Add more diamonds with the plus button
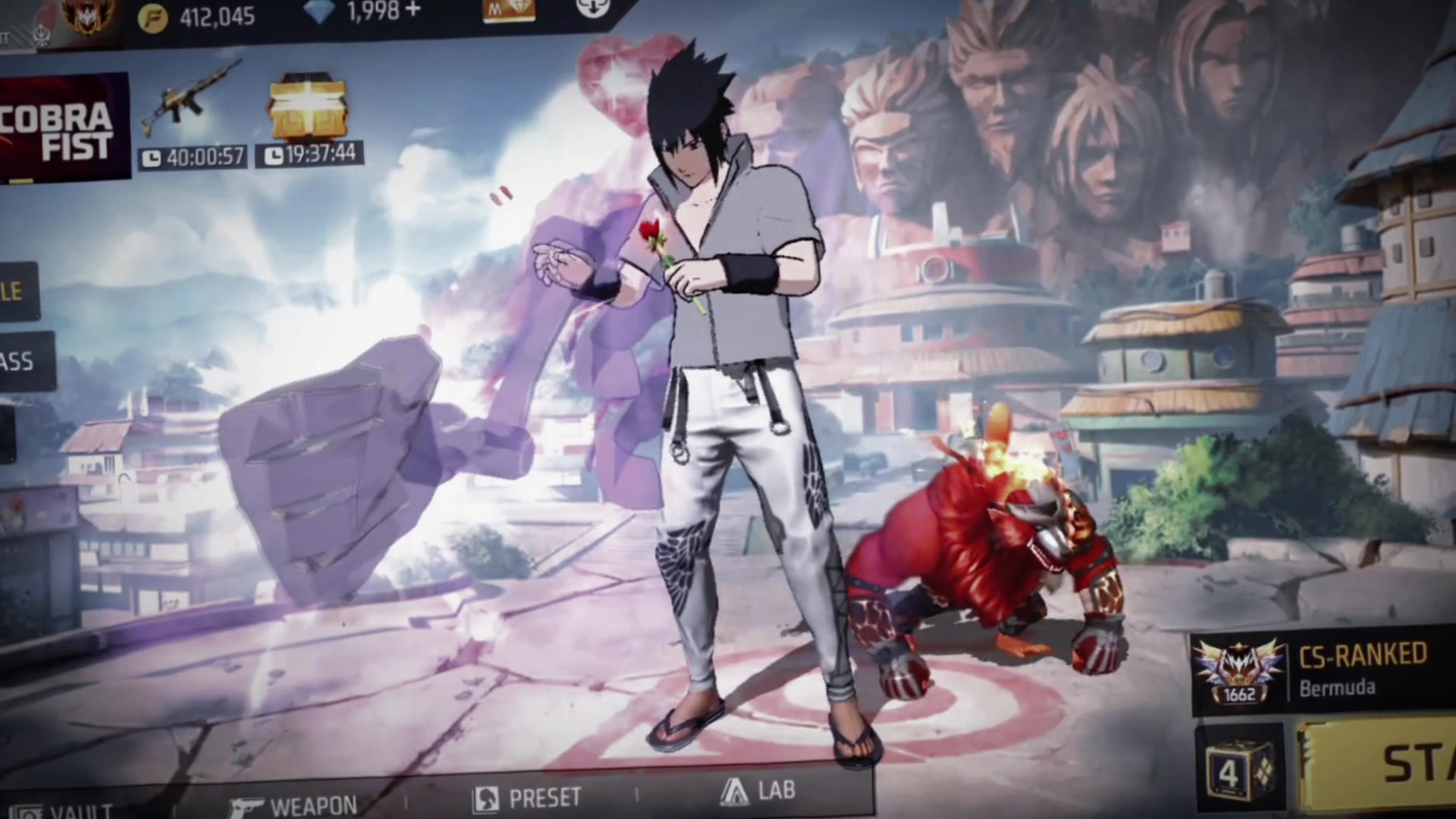The height and width of the screenshot is (819, 1456). point(413,12)
